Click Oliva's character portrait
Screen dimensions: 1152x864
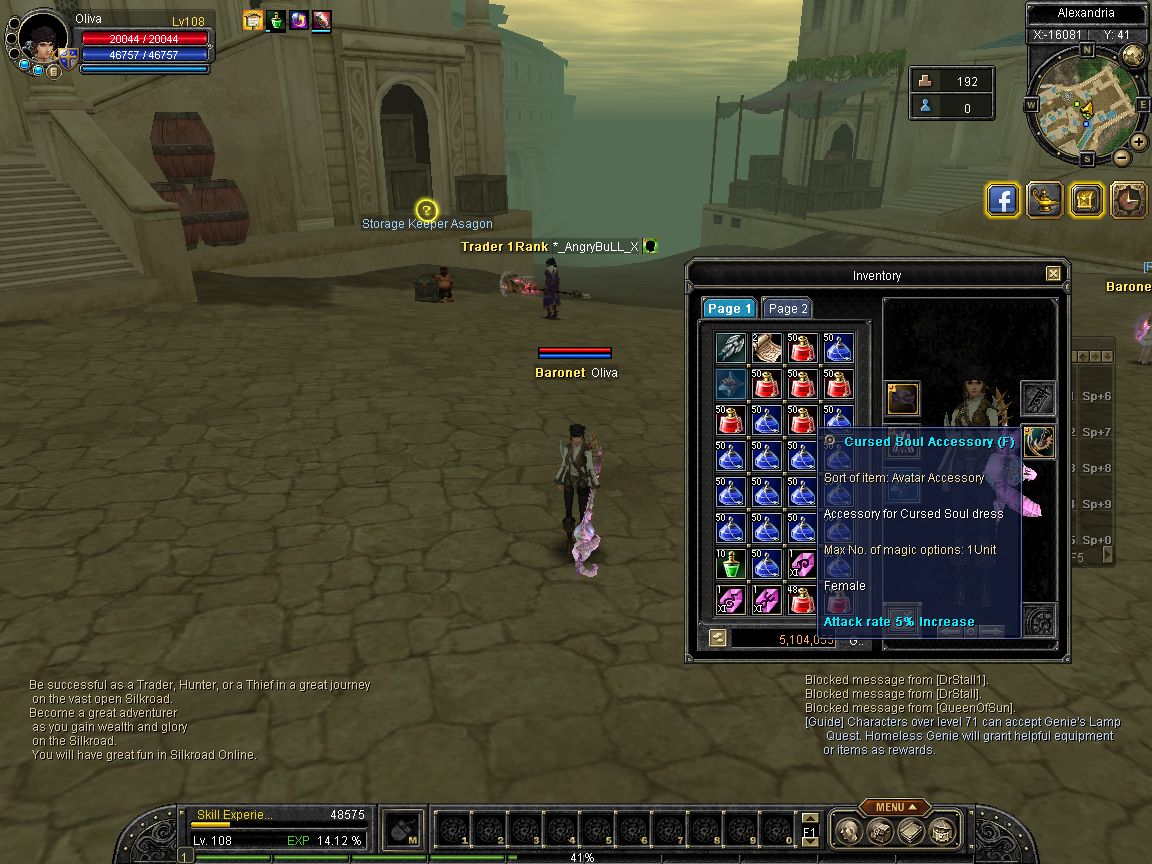pos(44,42)
